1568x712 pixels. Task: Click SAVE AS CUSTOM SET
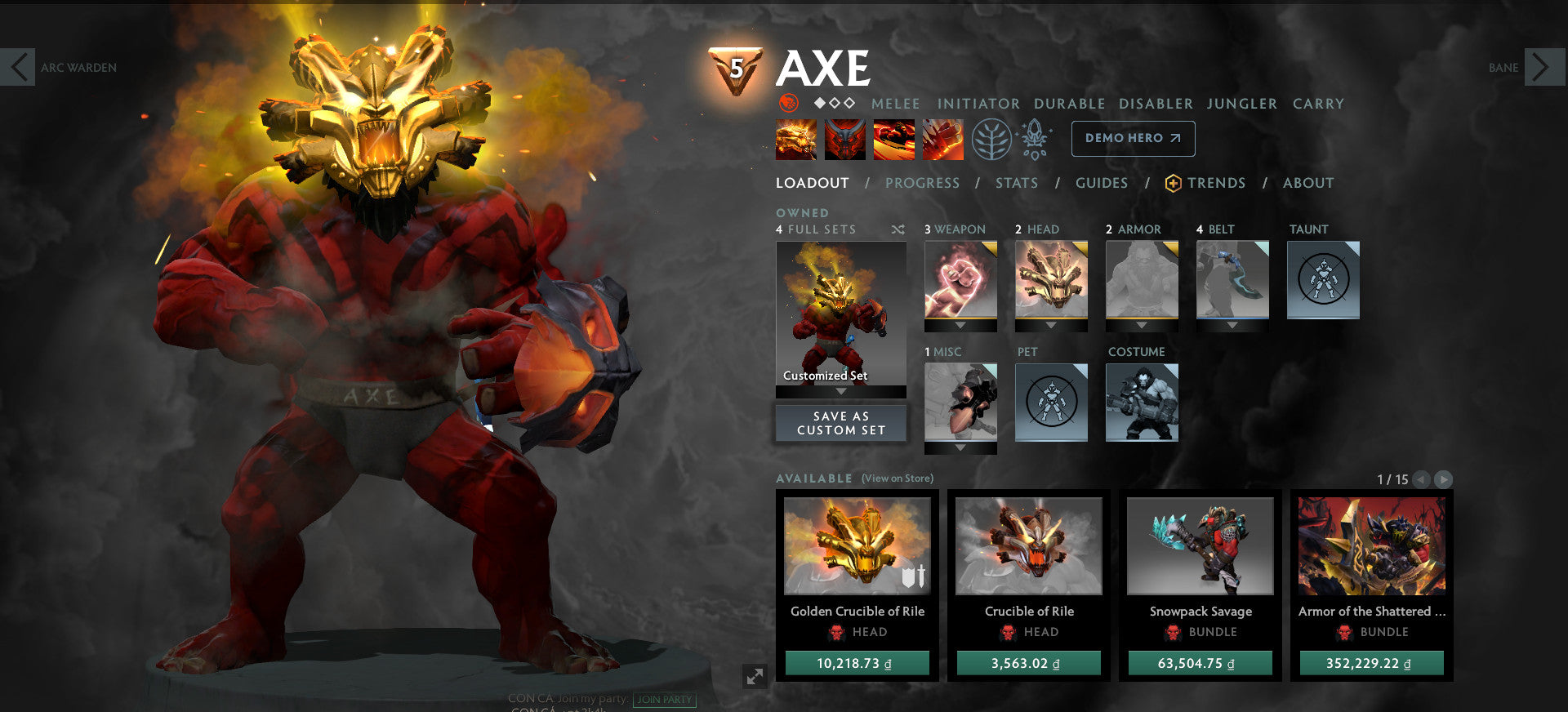click(840, 423)
